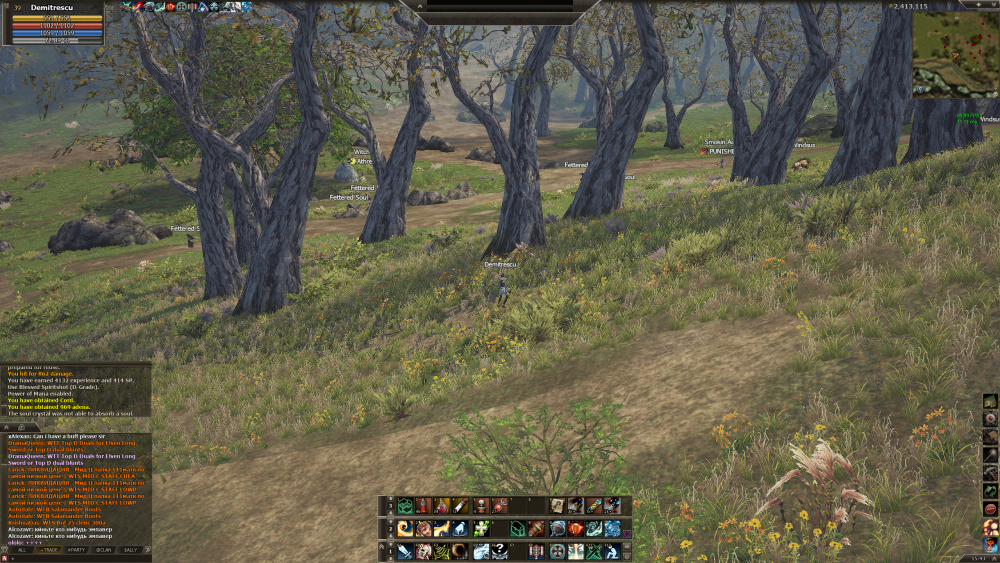Use the key scroll item slot

(557, 506)
